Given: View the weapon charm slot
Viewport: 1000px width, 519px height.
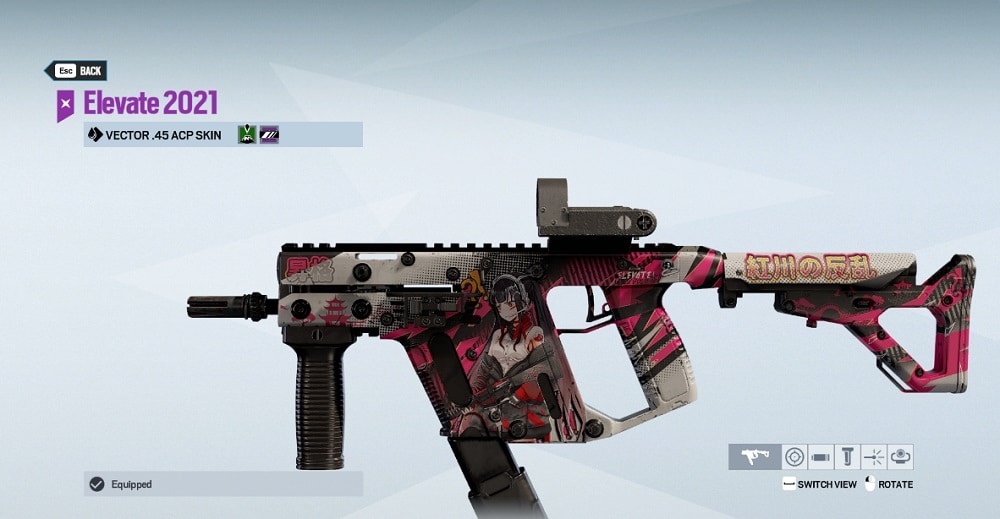Looking at the screenshot, I should [x=900, y=457].
